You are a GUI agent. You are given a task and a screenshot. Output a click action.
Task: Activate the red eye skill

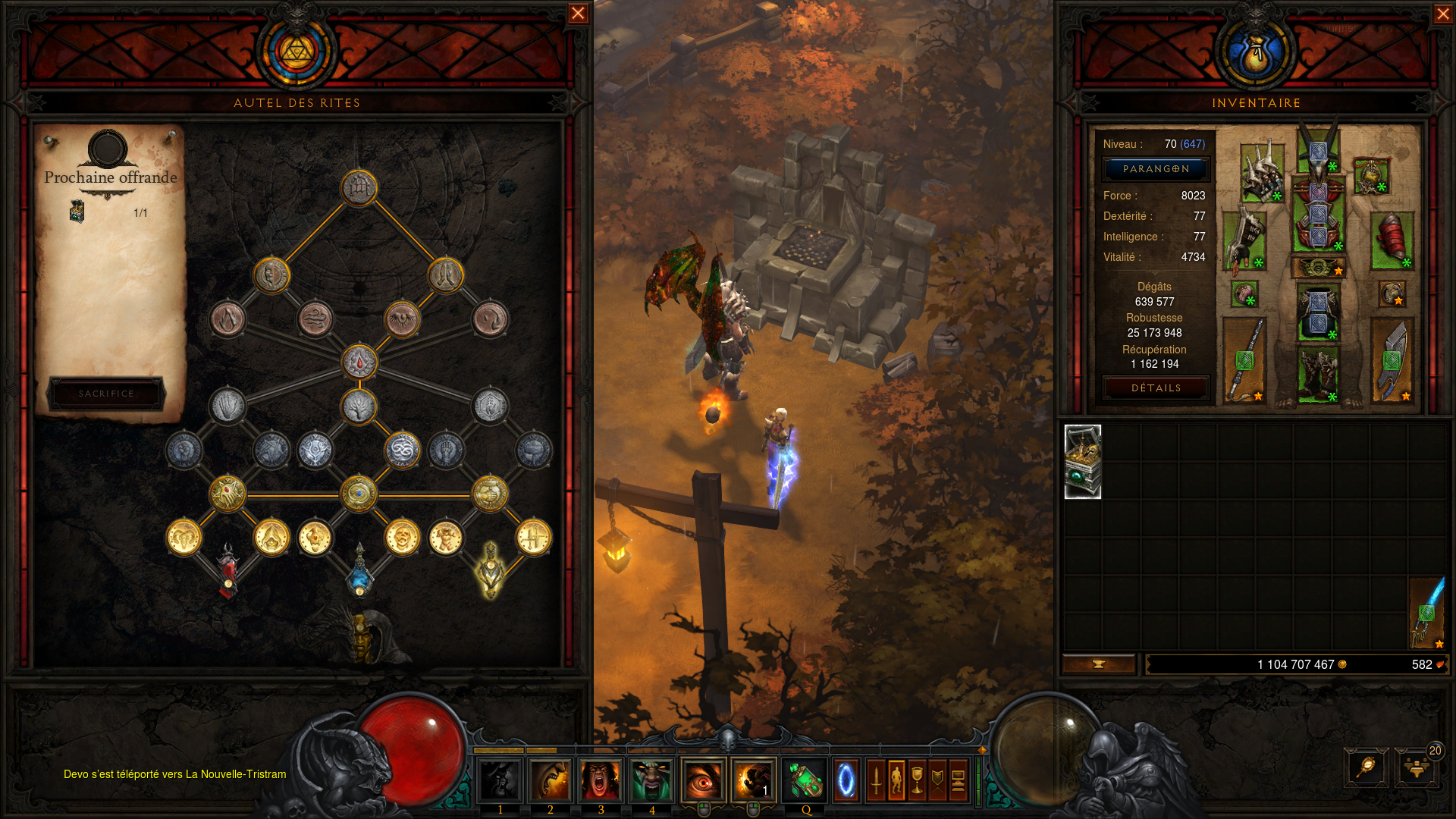coord(703,780)
